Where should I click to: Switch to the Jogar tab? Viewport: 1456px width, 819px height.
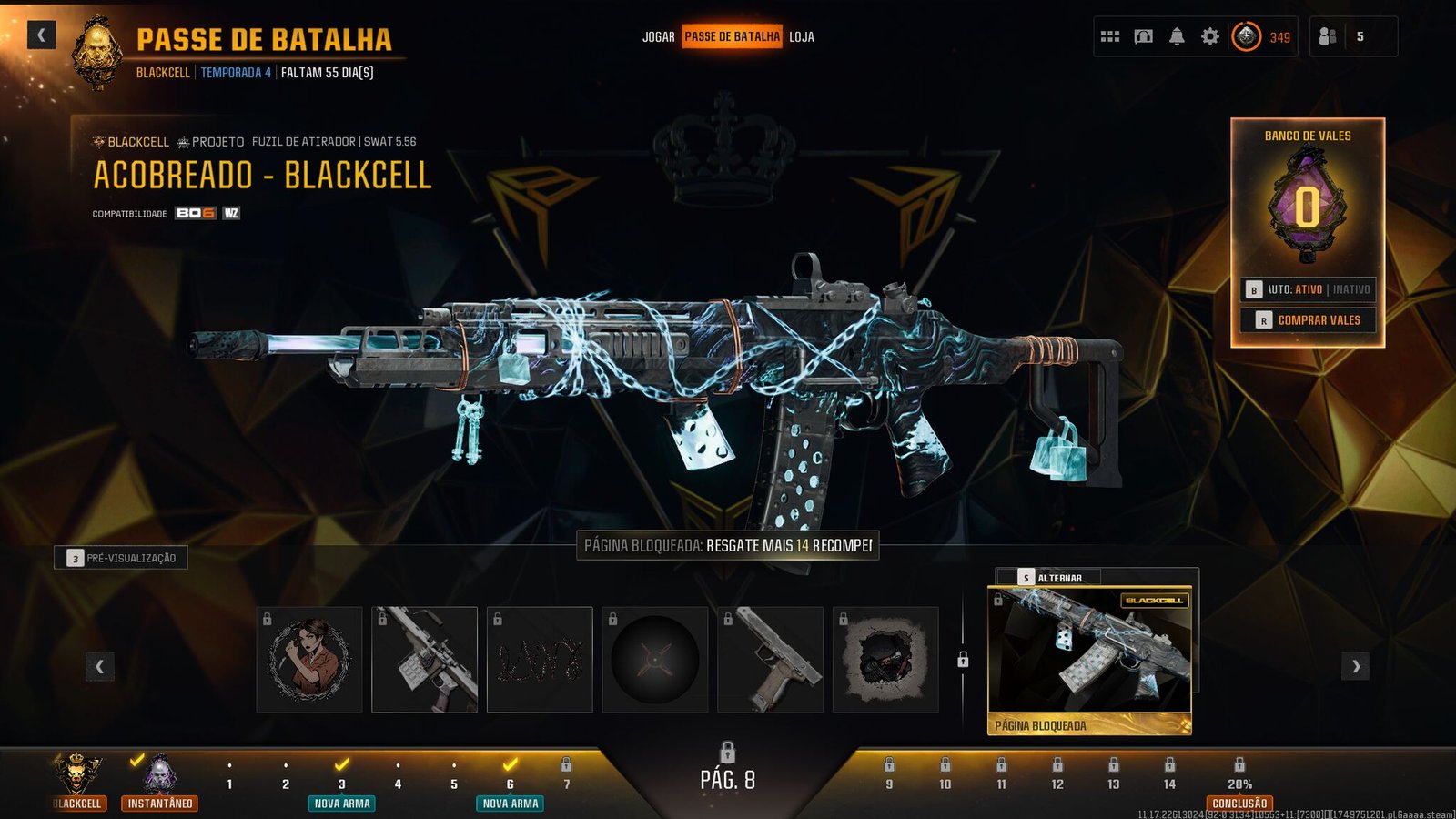(x=658, y=37)
